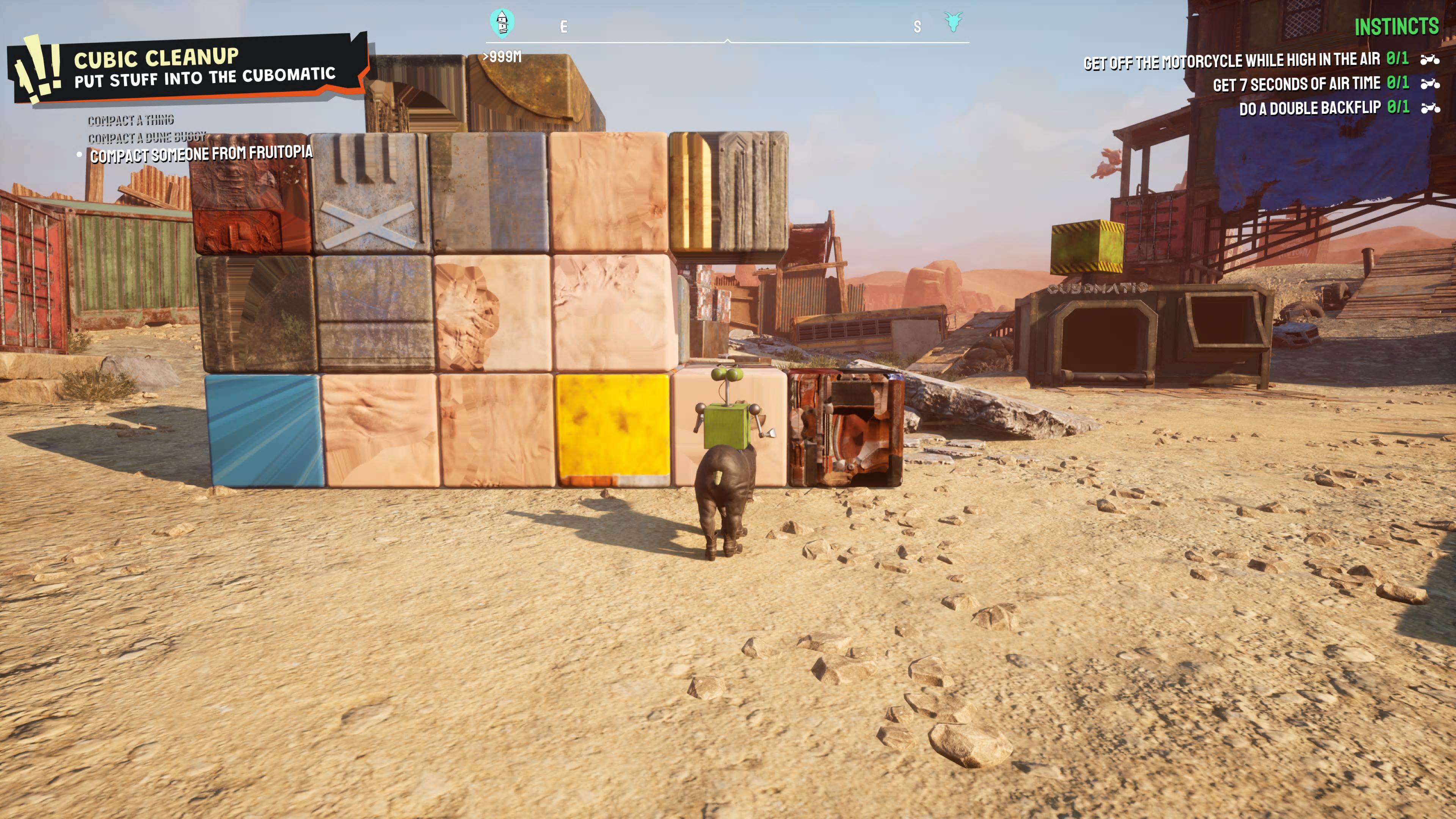Image resolution: width=1456 pixels, height=819 pixels.
Task: Select the bullet next to COMPACT SOMEONE FROM FRUITOPIA
Action: click(78, 154)
